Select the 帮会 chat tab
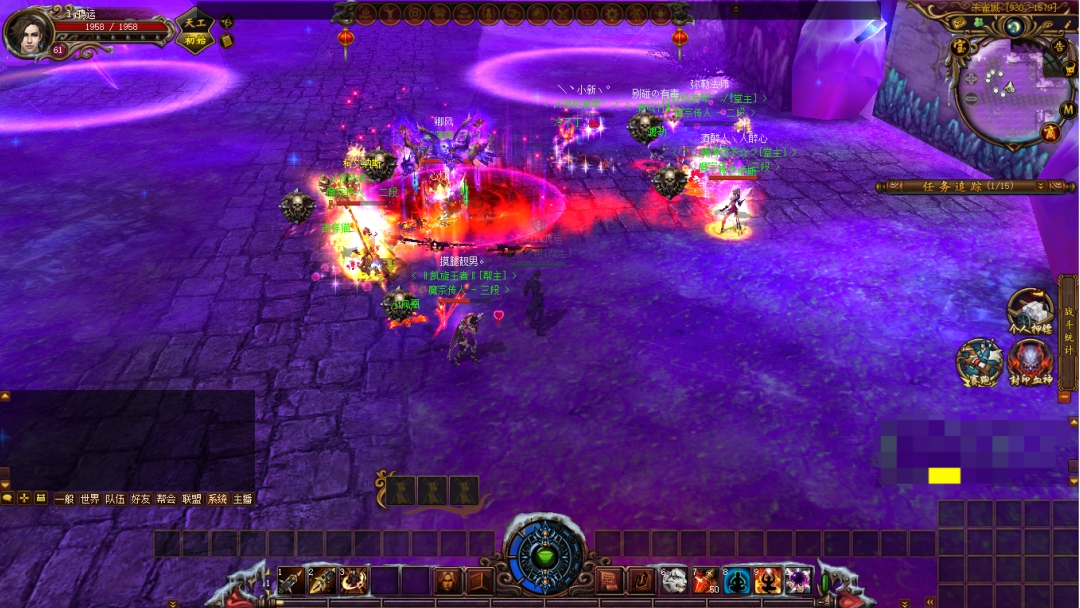The width and height of the screenshot is (1080, 608). [166, 498]
